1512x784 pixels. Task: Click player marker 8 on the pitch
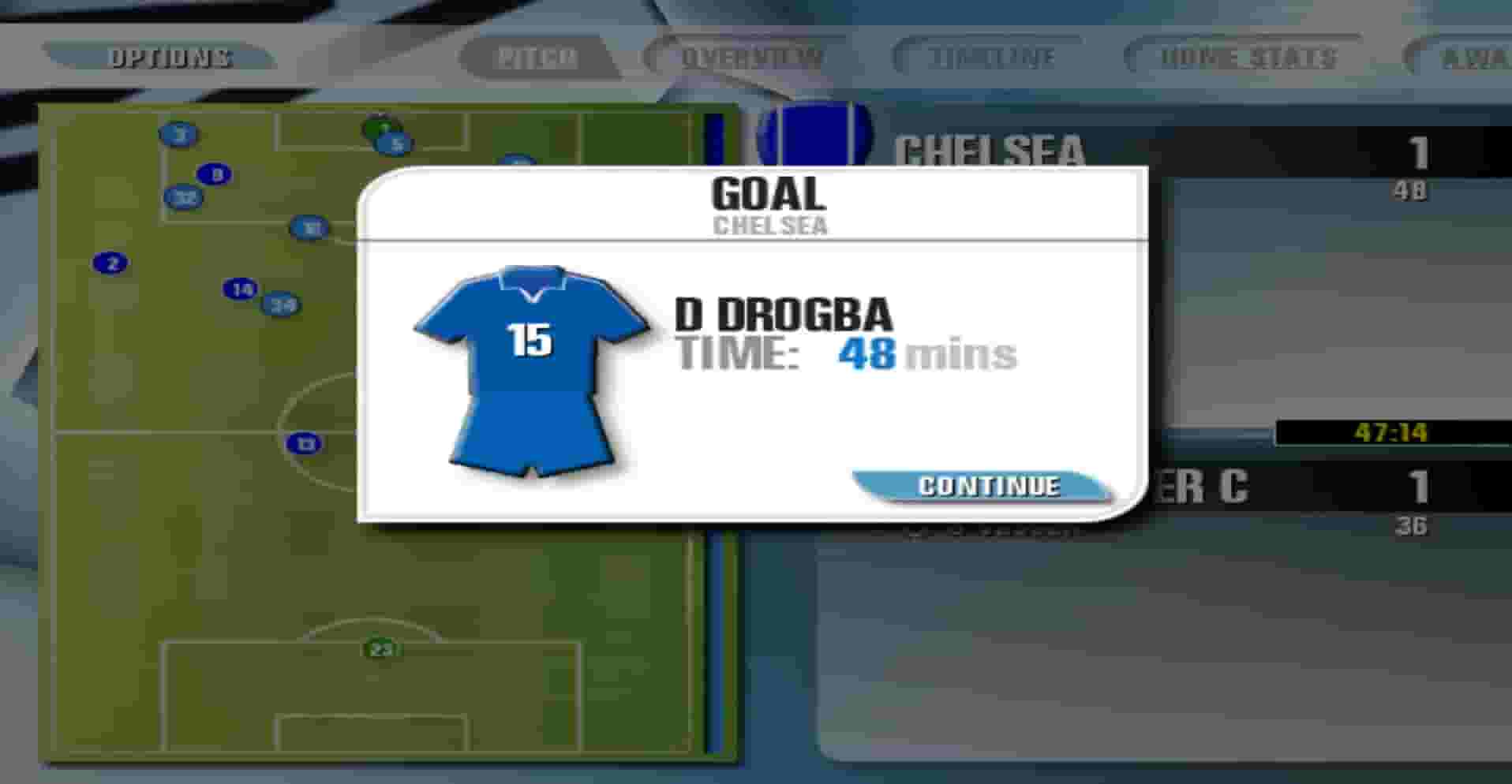point(213,174)
